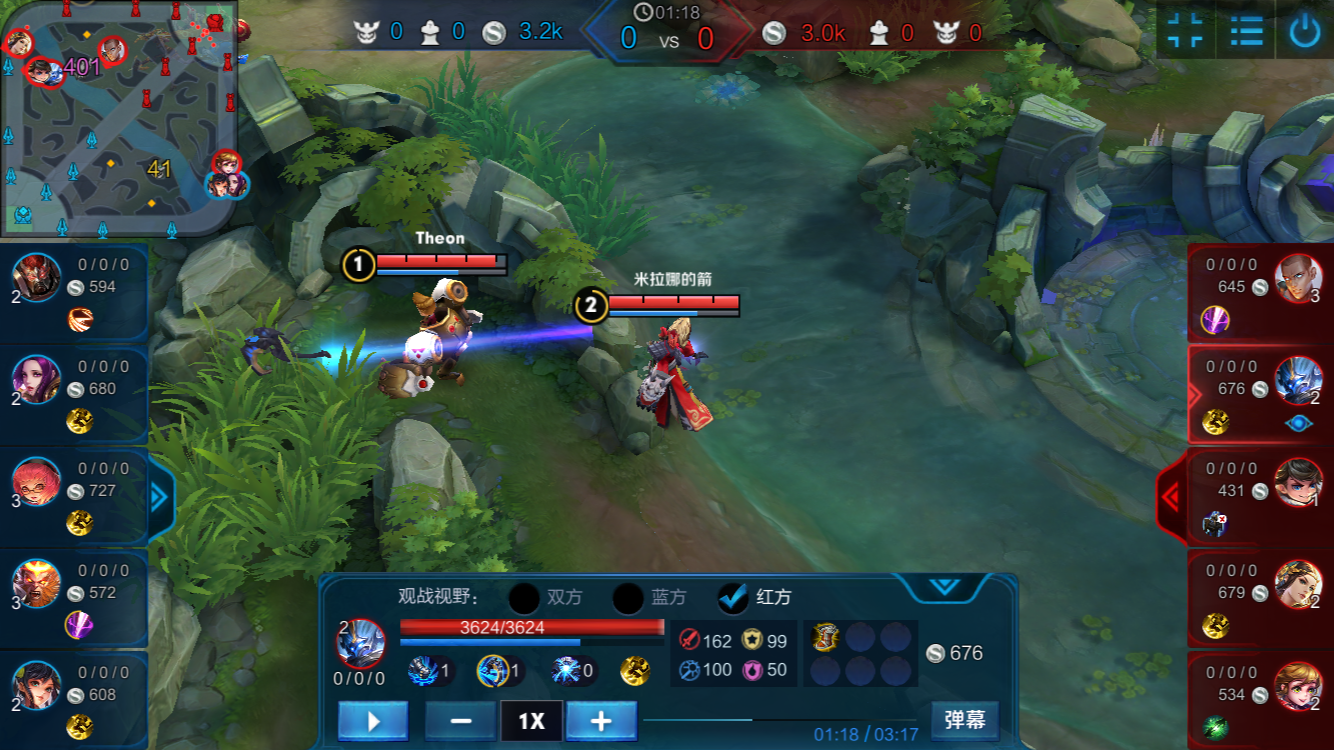Collapse the hero info panel with down arrow
Viewport: 1334px width, 750px height.
click(x=945, y=587)
